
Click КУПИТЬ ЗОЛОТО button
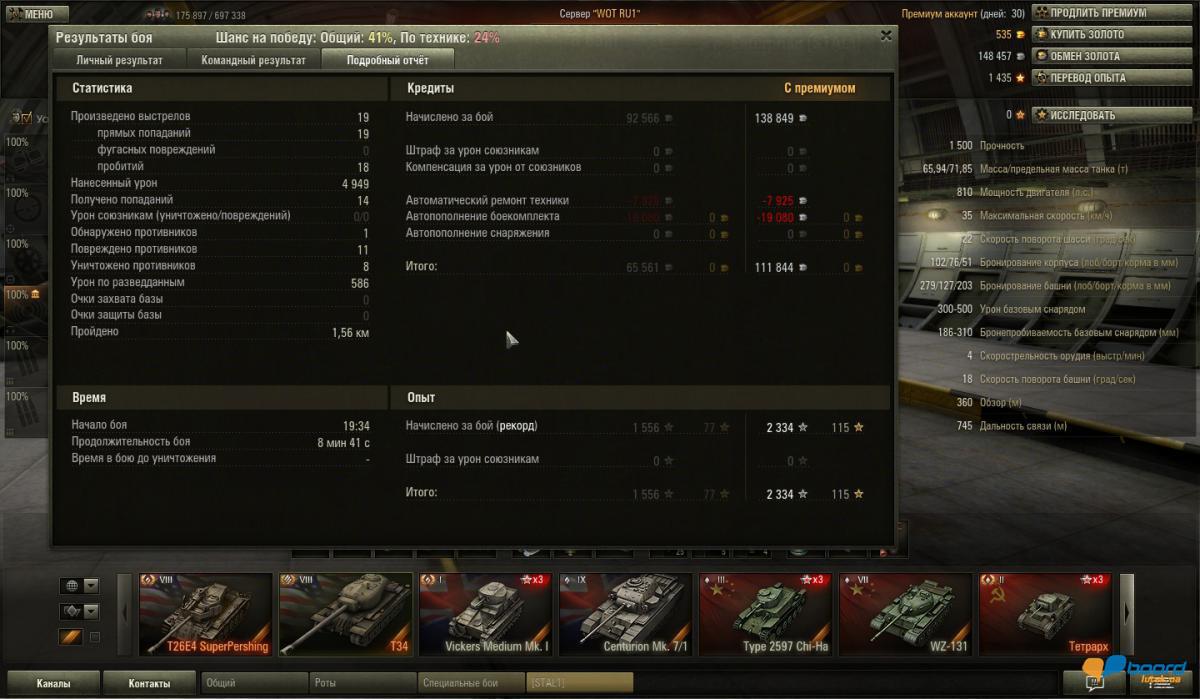pos(1086,35)
